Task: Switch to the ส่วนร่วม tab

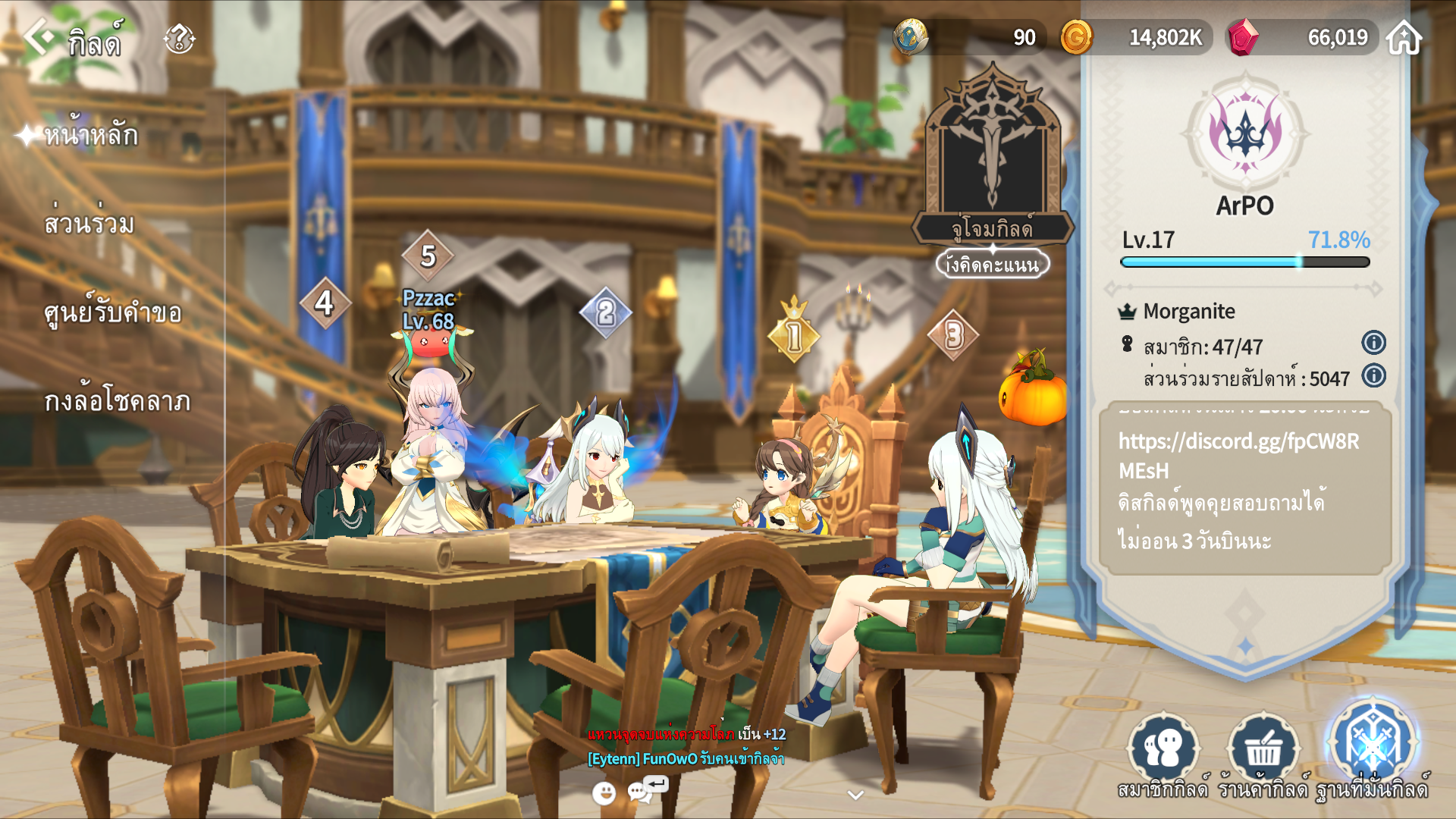Action: point(89,224)
